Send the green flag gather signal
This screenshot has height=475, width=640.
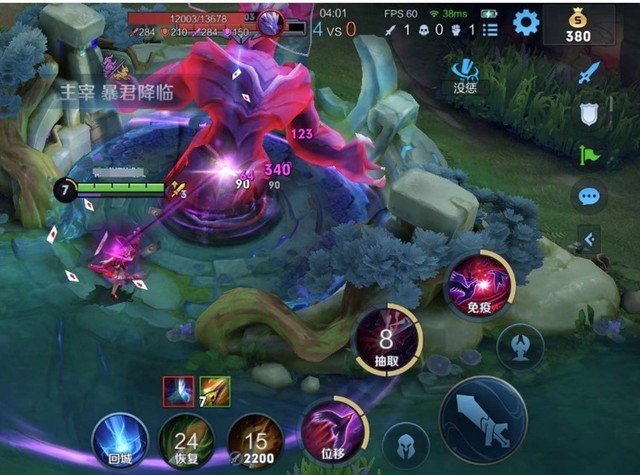point(589,154)
